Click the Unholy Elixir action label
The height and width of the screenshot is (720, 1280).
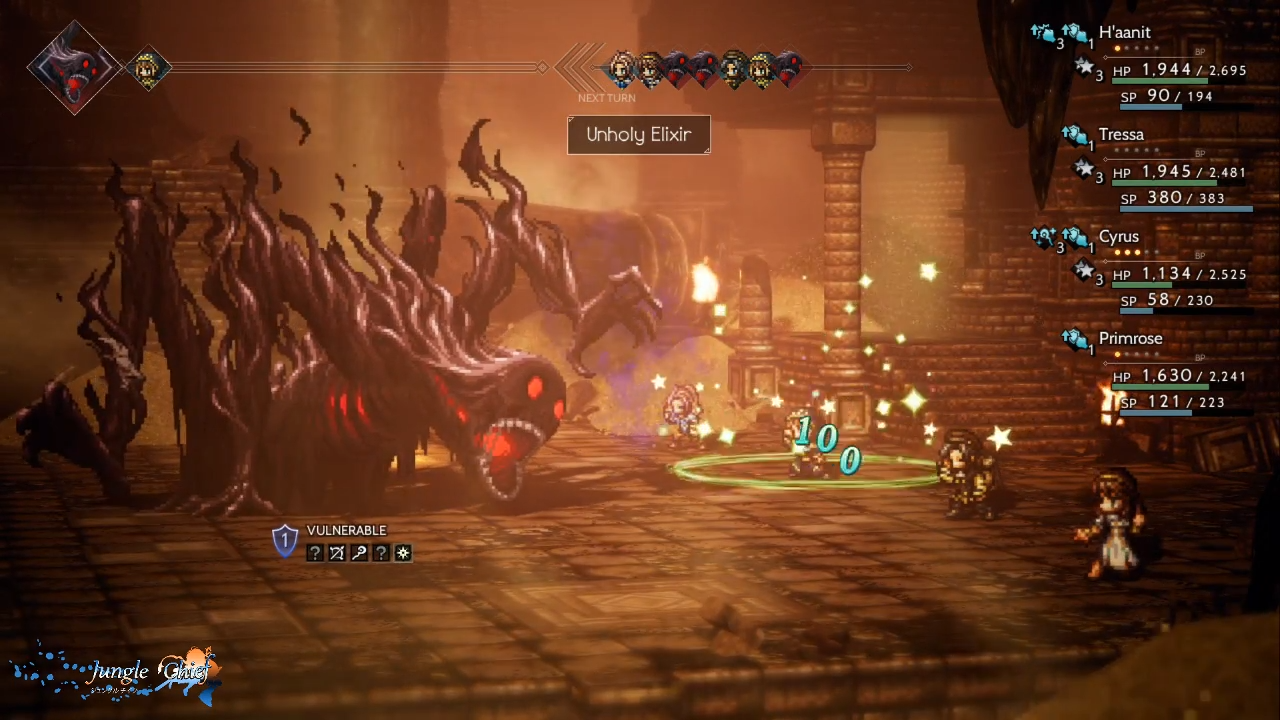(638, 135)
